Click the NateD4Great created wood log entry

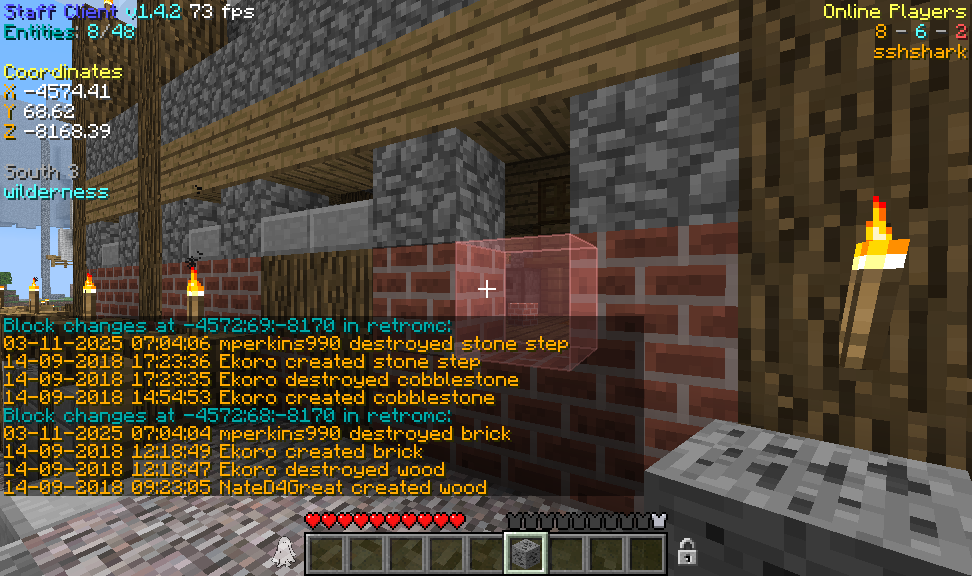245,488
